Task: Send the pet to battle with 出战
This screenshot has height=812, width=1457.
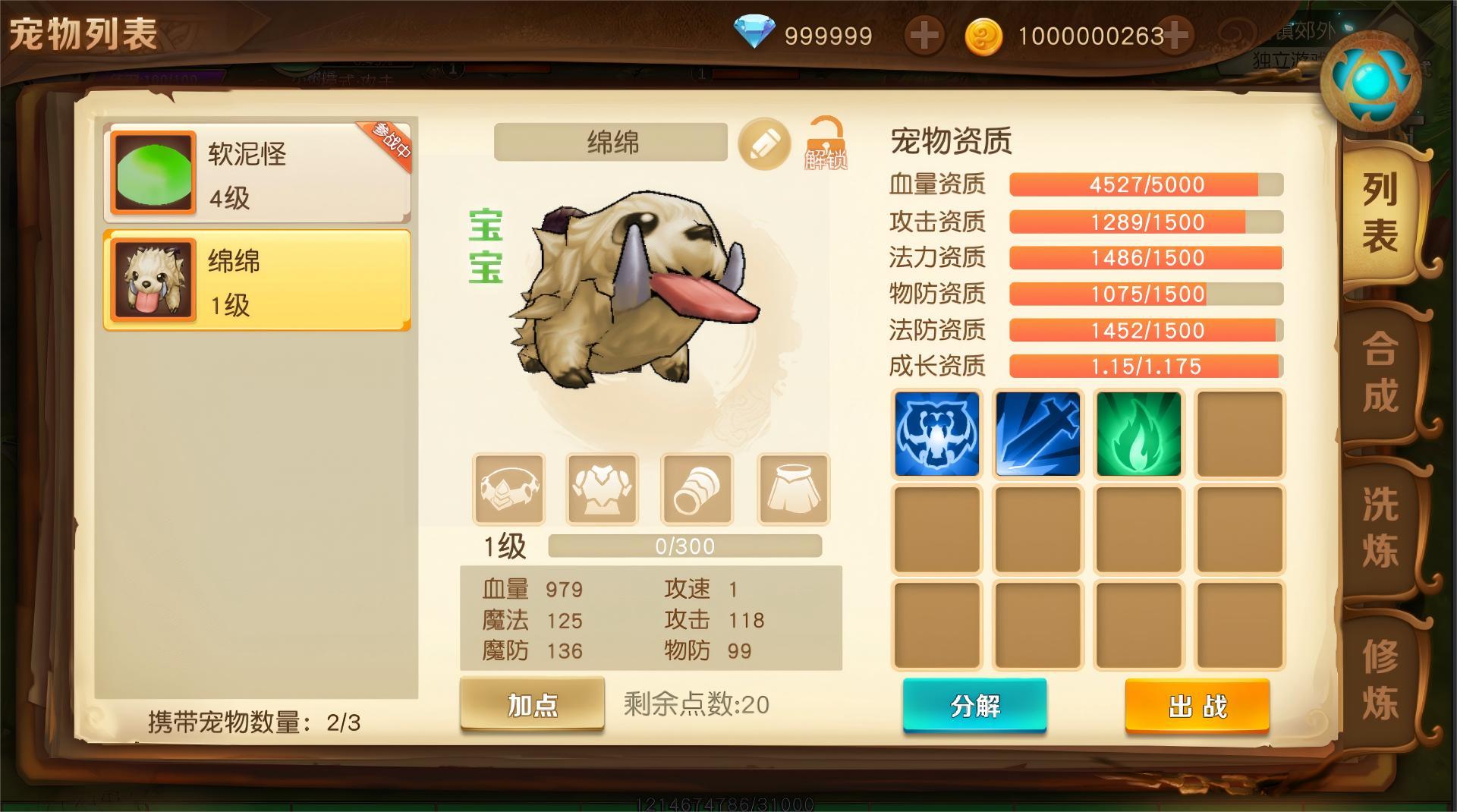Action: point(1197,707)
